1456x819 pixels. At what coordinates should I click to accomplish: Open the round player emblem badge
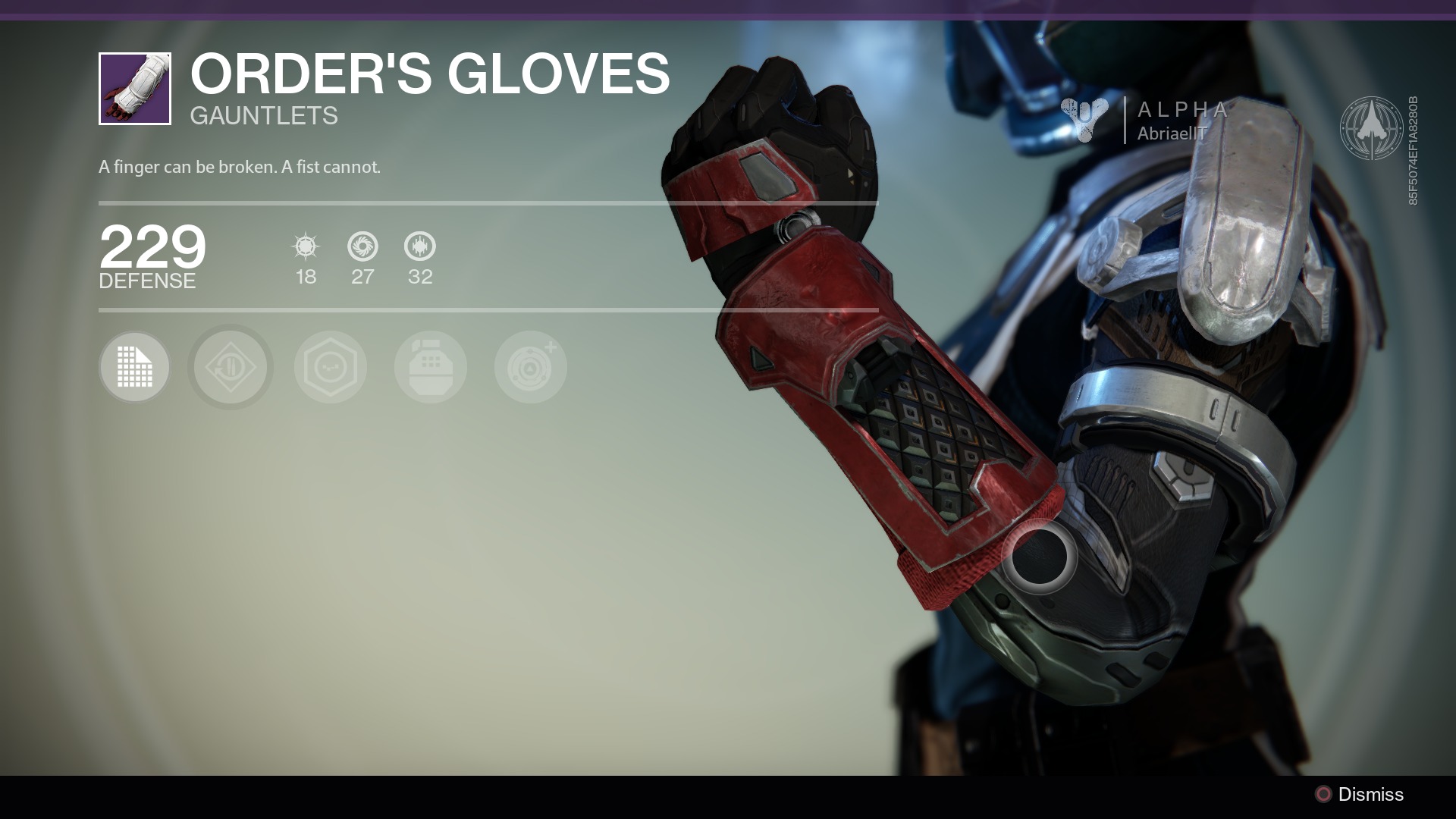click(1371, 127)
